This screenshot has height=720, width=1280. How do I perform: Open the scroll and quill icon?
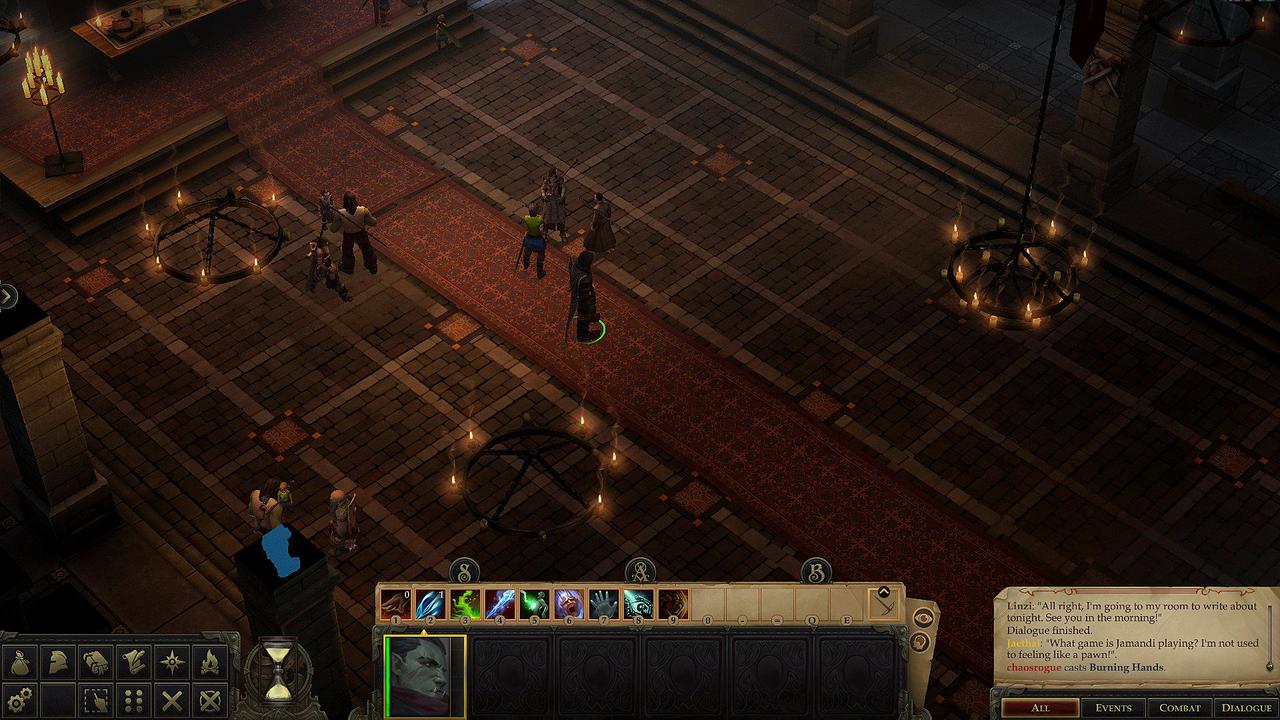click(134, 661)
